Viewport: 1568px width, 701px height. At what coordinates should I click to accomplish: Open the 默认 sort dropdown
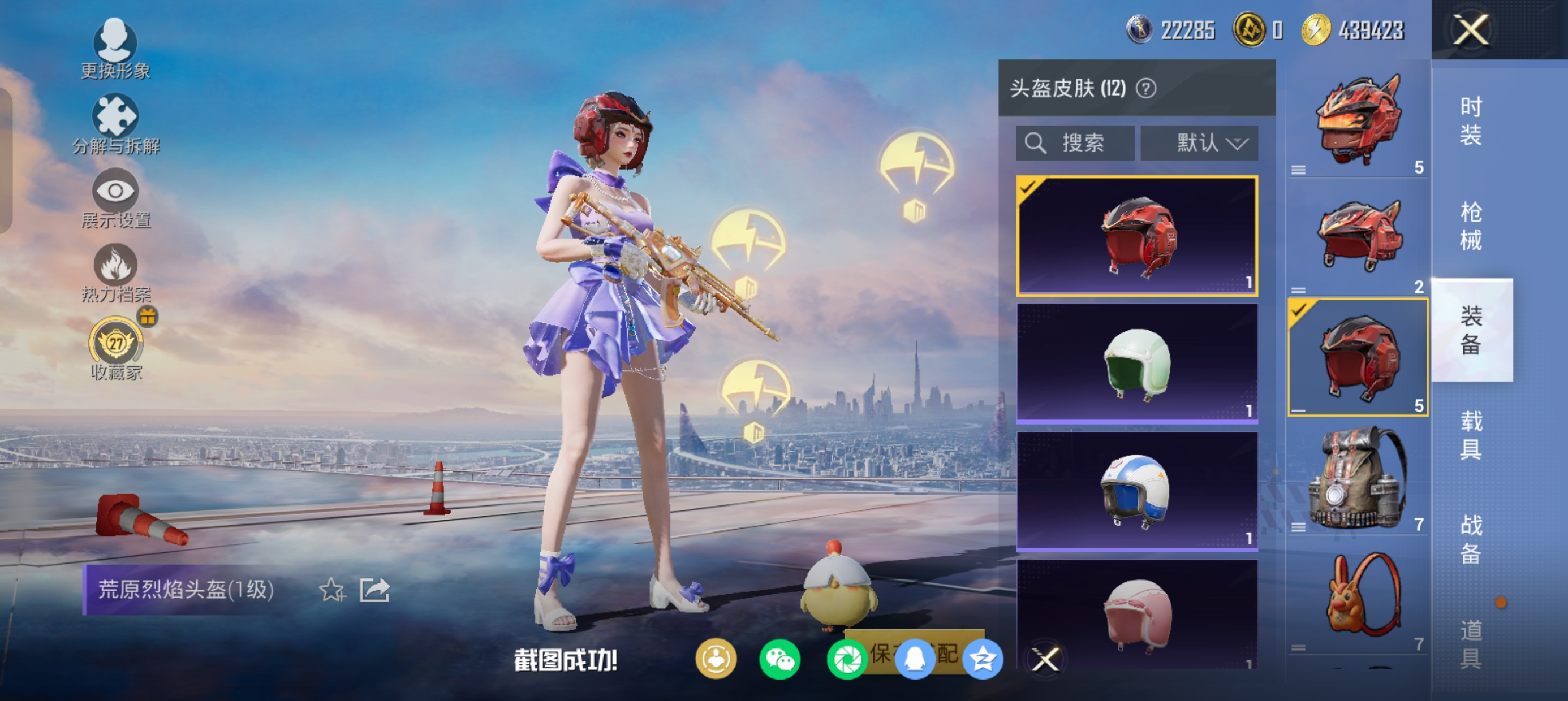pyautogui.click(x=1199, y=144)
